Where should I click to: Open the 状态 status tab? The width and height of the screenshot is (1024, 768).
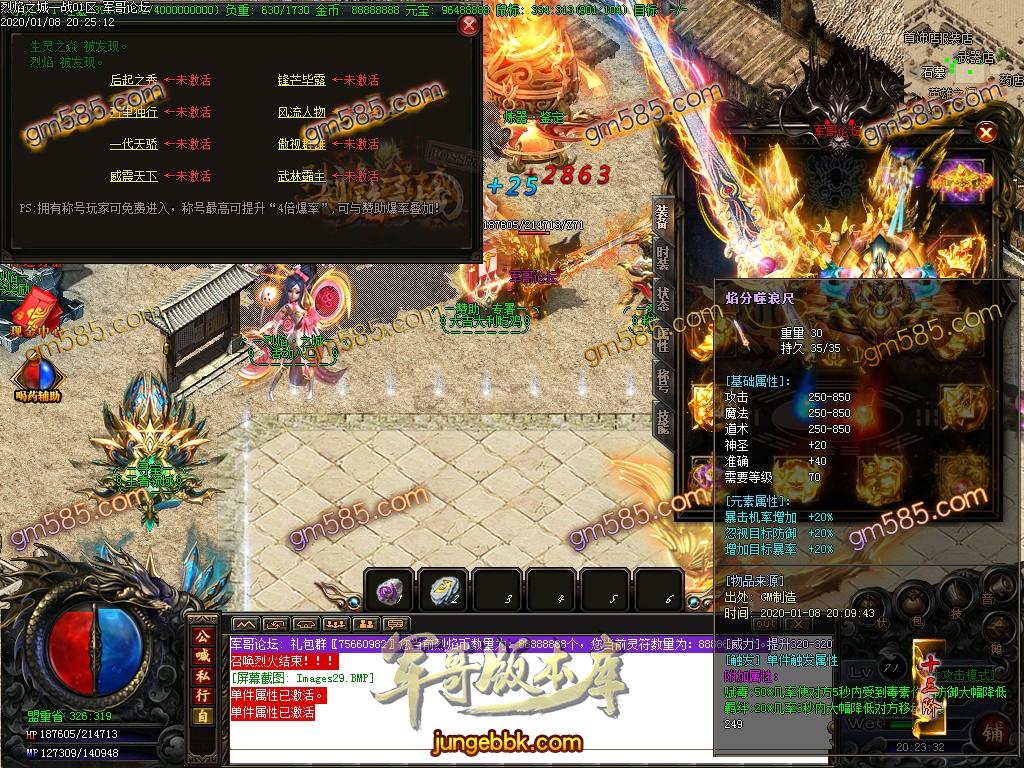[x=663, y=298]
